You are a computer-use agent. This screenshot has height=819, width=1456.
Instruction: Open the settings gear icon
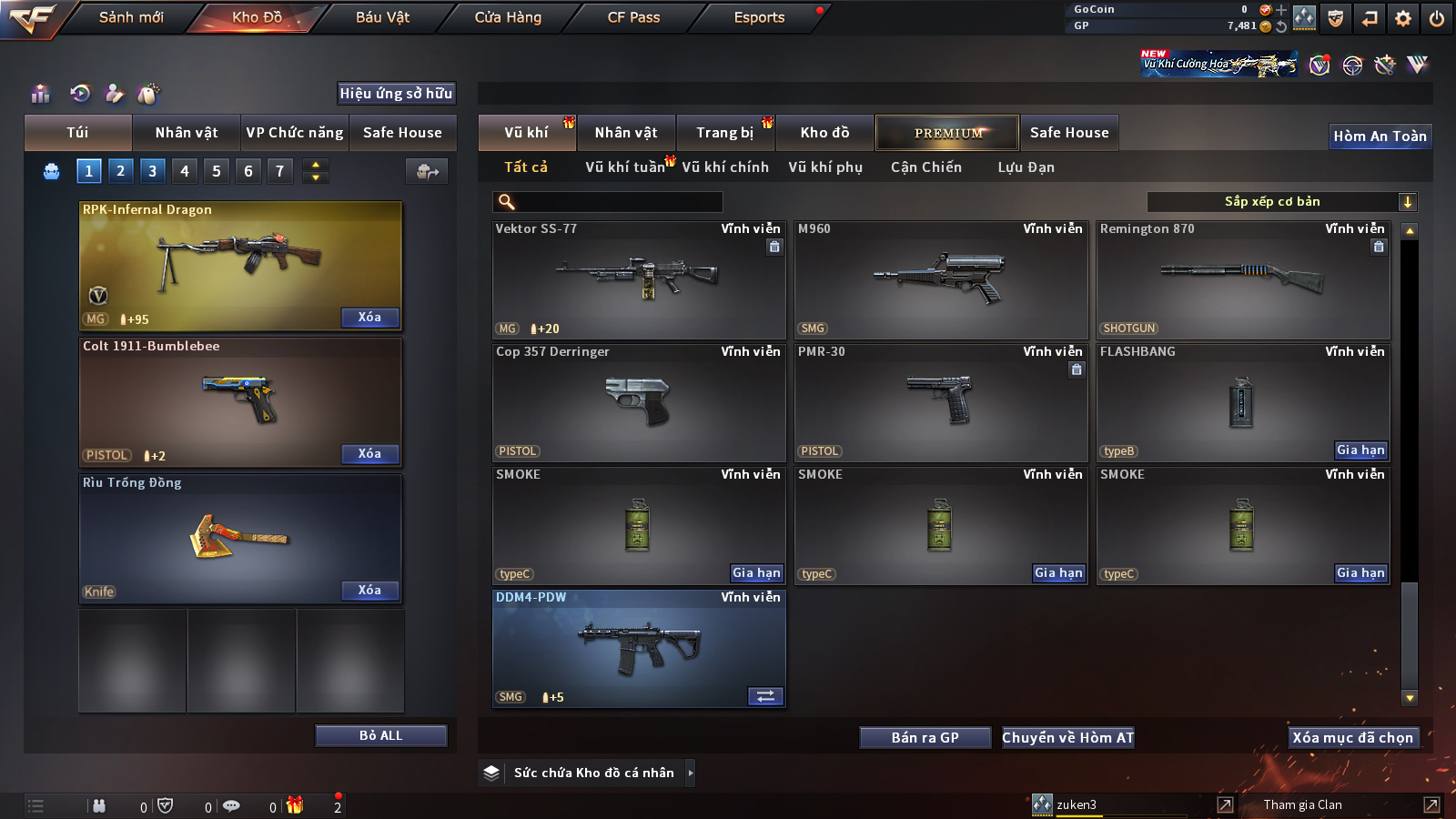click(1403, 18)
